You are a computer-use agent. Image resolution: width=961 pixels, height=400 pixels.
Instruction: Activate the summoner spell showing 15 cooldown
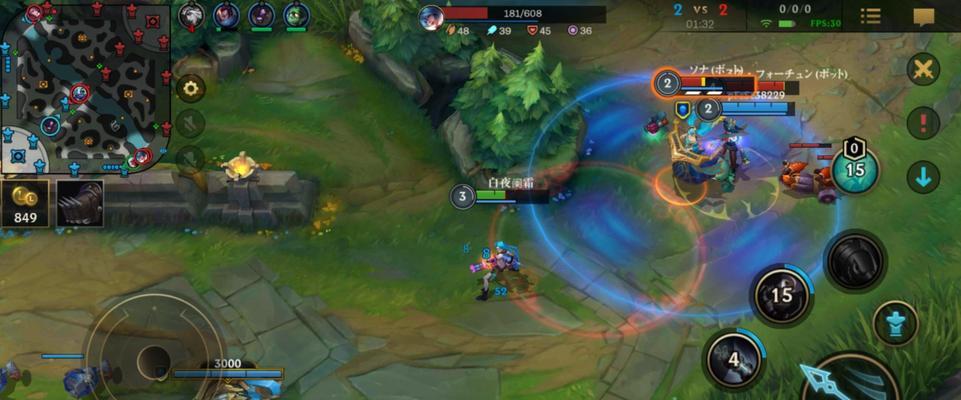854,170
